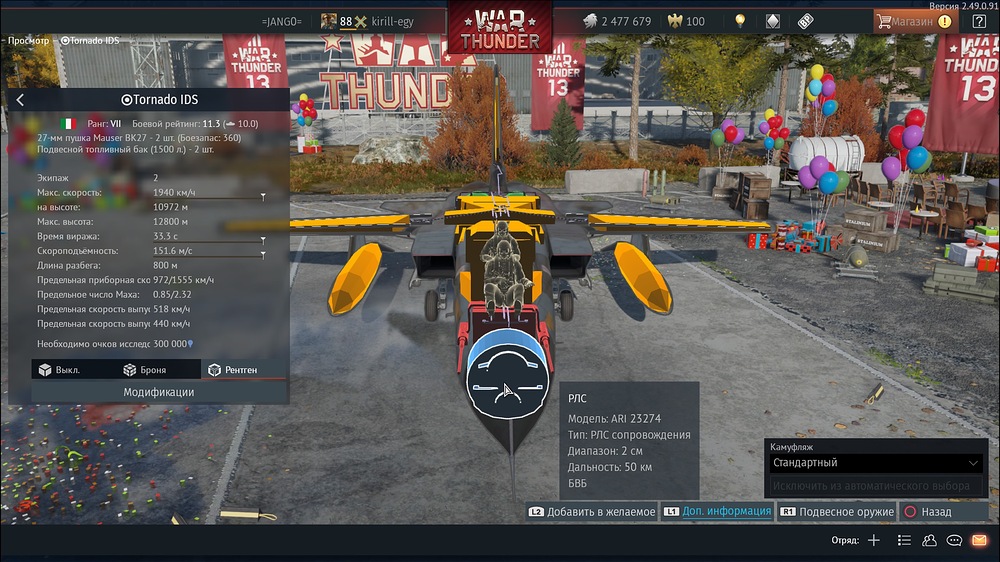Image resolution: width=1000 pixels, height=562 pixels.
Task: Switch to the Броня armor view
Action: point(144,370)
